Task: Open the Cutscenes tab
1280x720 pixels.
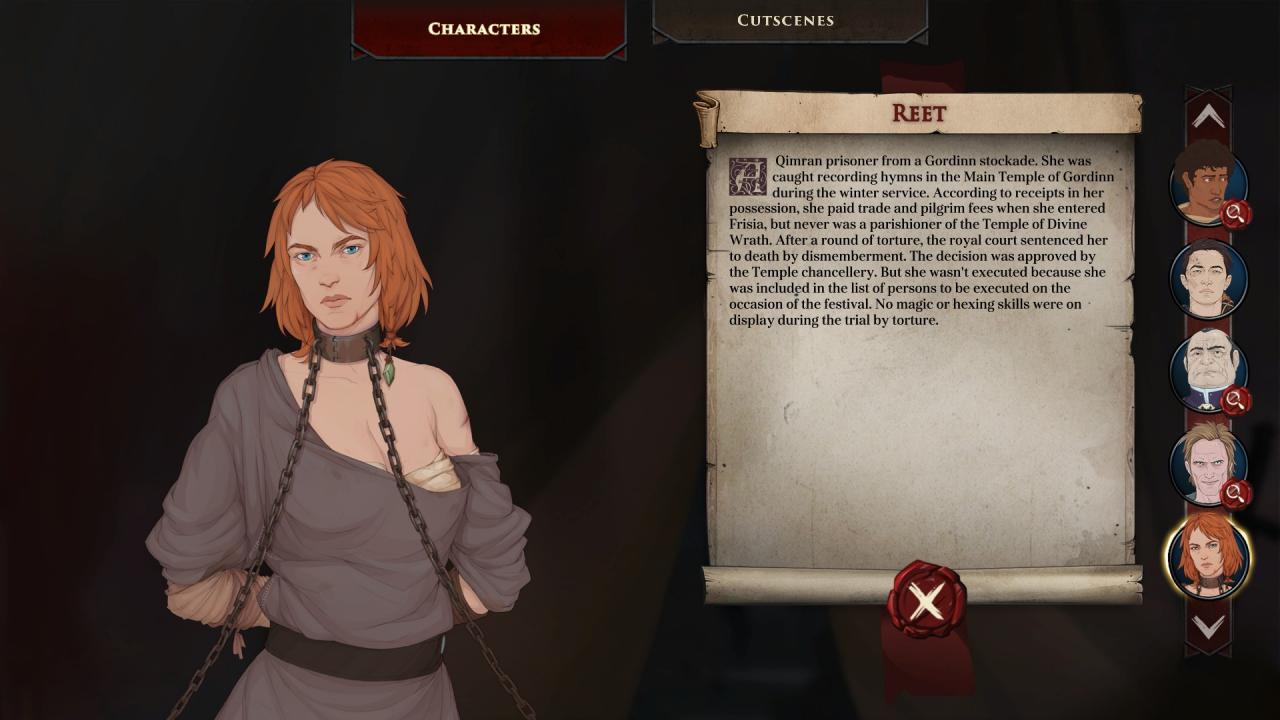Action: [785, 21]
